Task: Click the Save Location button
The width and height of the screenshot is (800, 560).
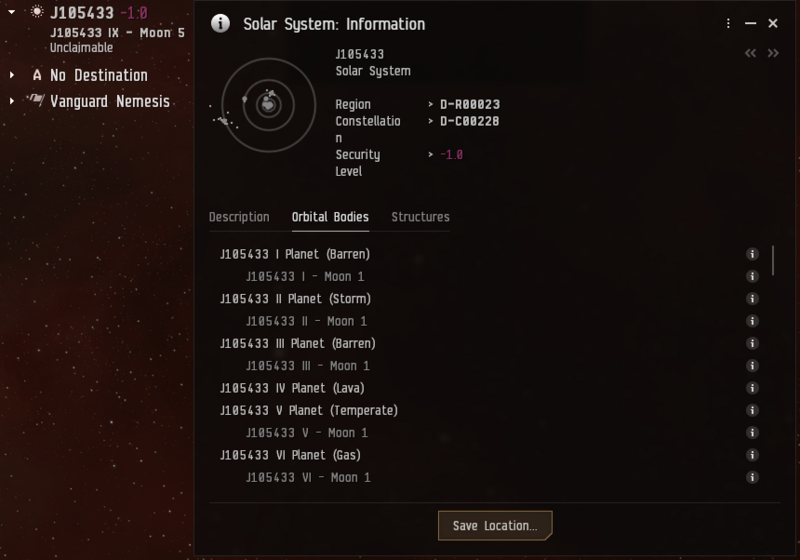Action: click(495, 525)
